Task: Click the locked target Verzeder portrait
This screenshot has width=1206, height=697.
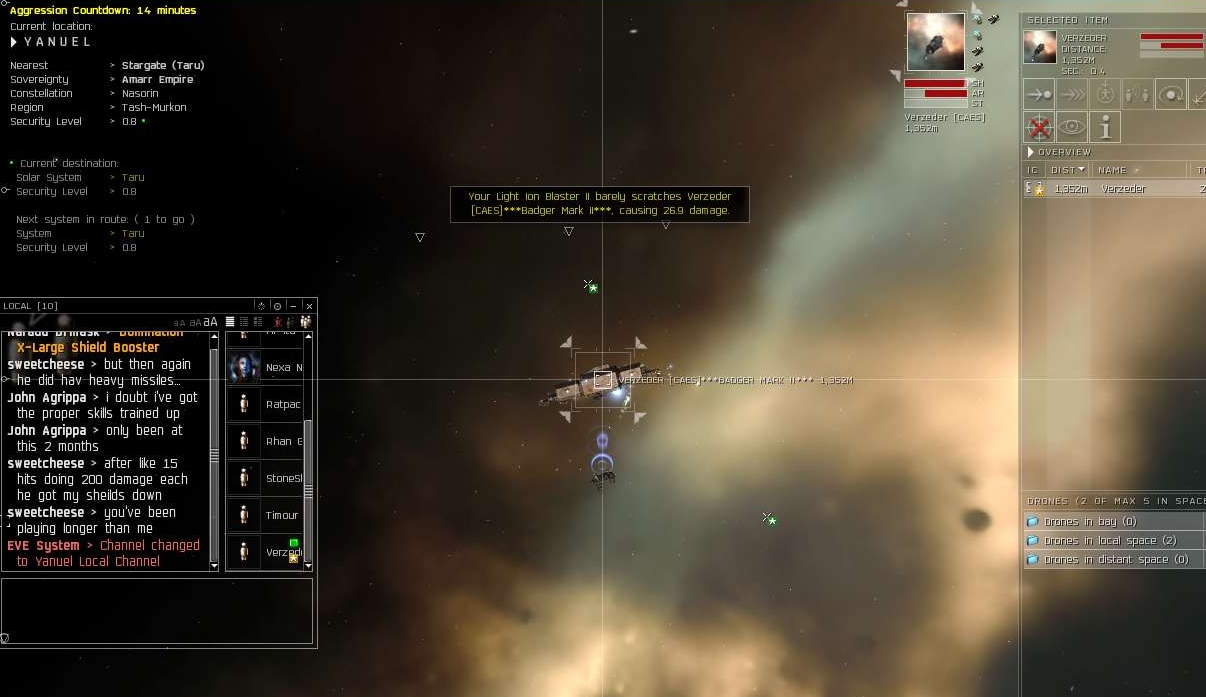Action: click(936, 42)
